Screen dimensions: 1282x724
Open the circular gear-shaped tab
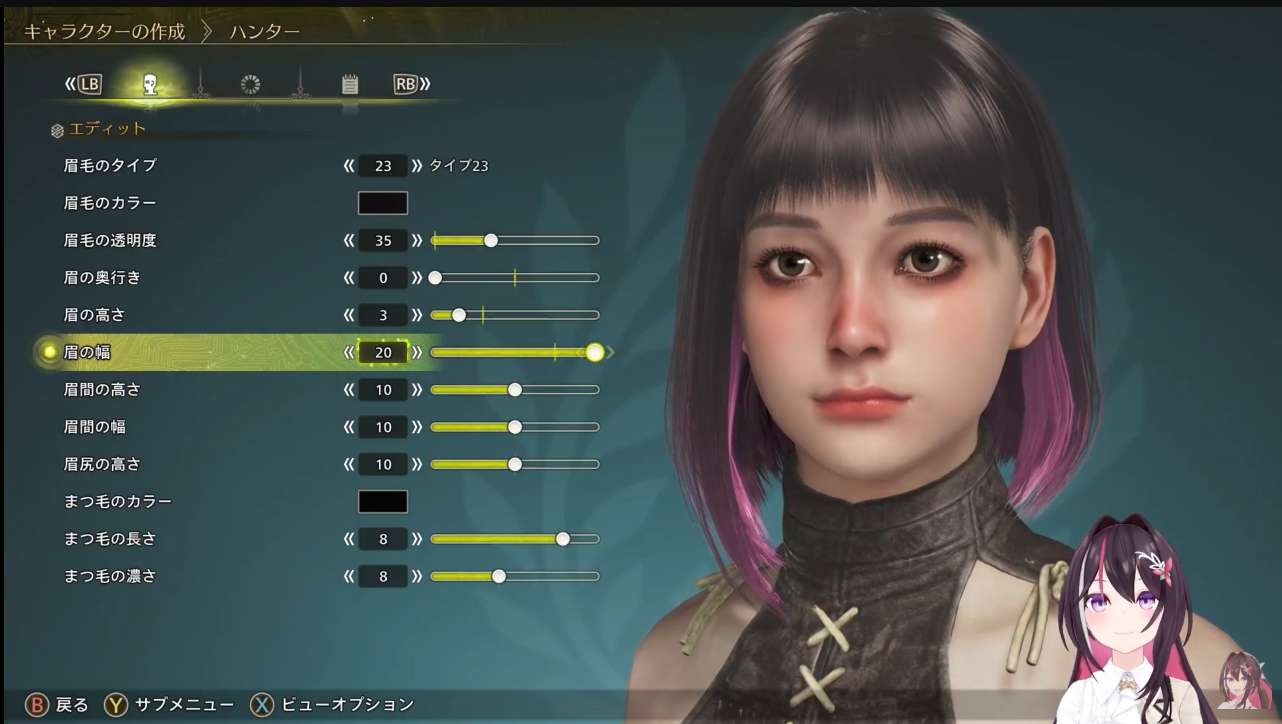point(250,85)
